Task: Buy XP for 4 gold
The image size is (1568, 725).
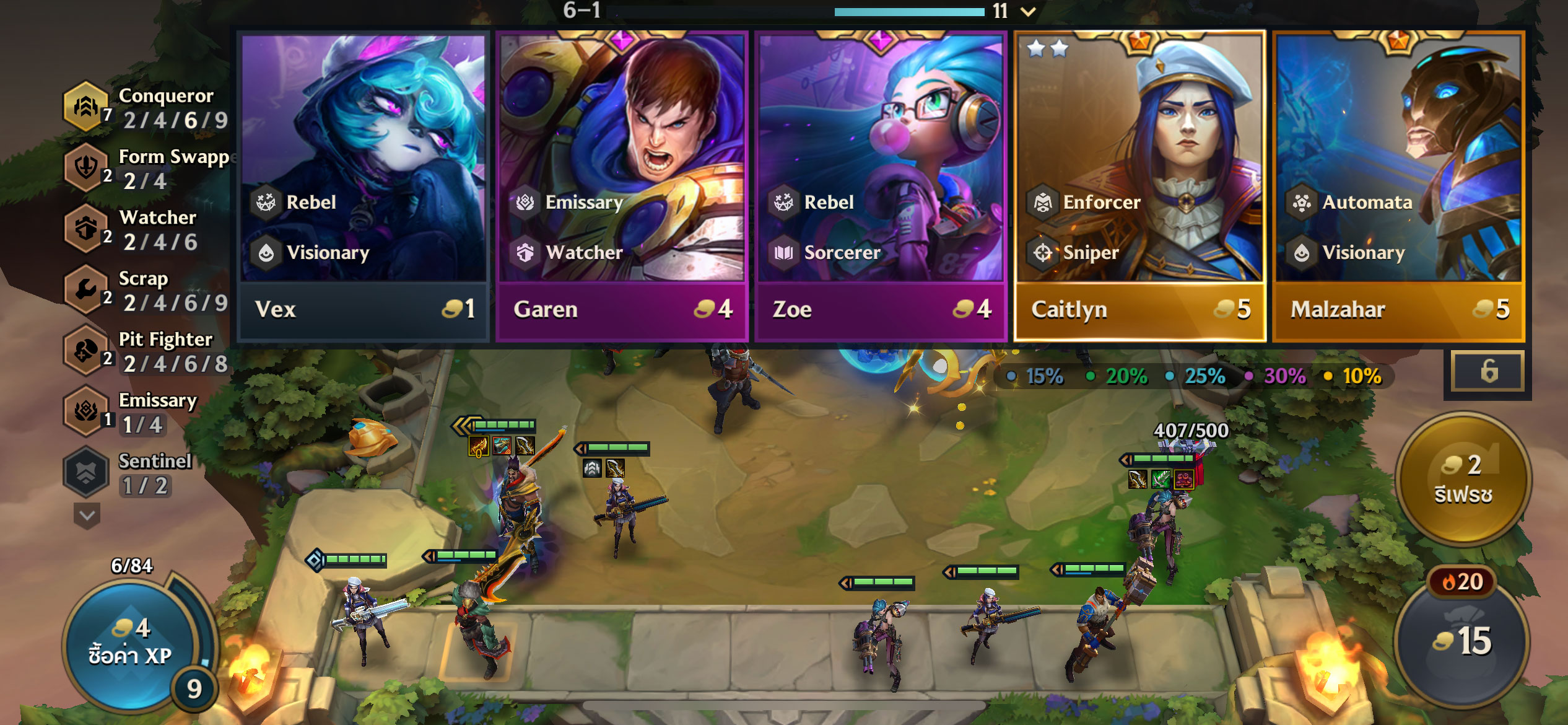Action: (131, 641)
